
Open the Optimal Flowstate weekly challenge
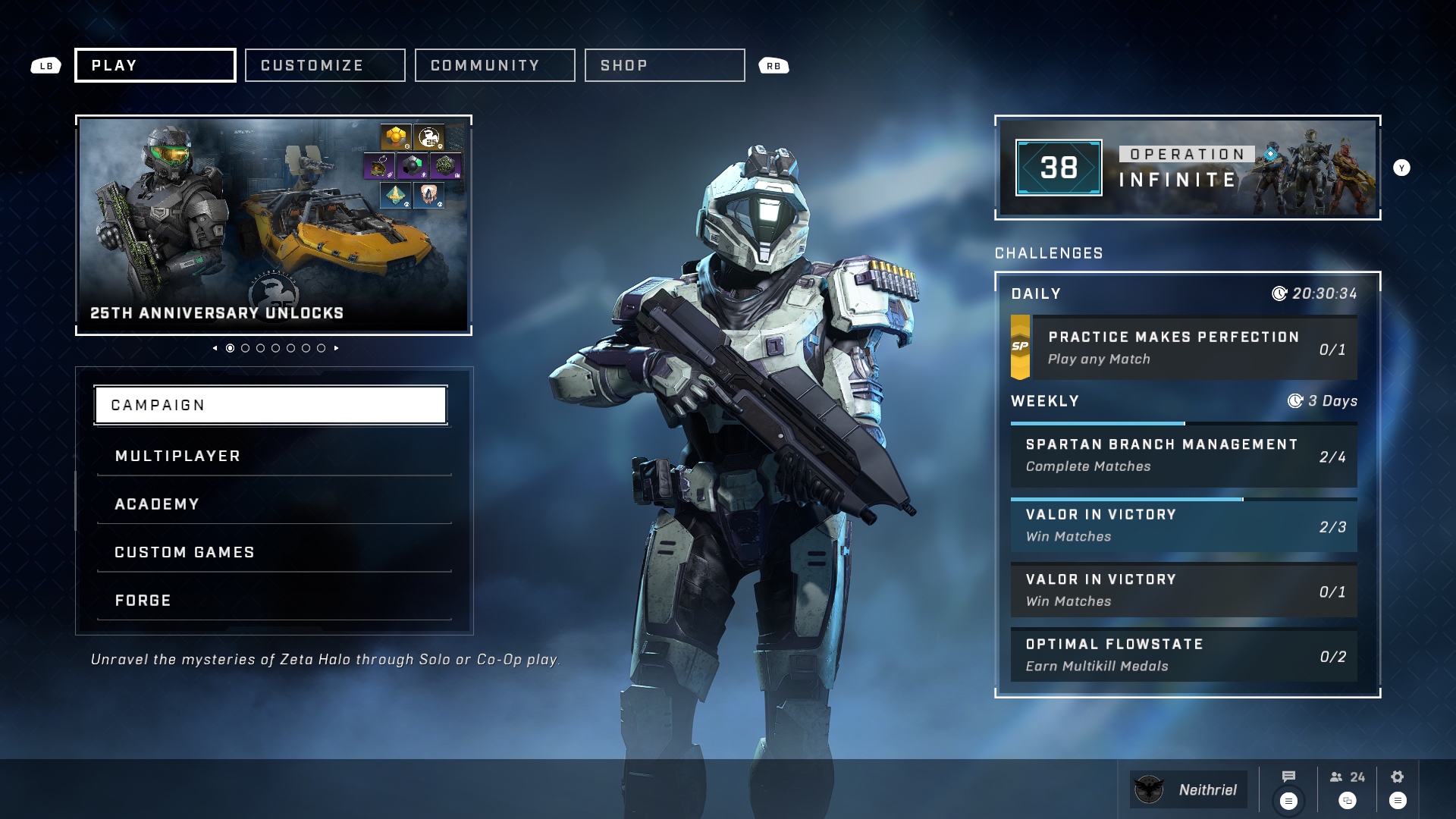[x=1184, y=655]
